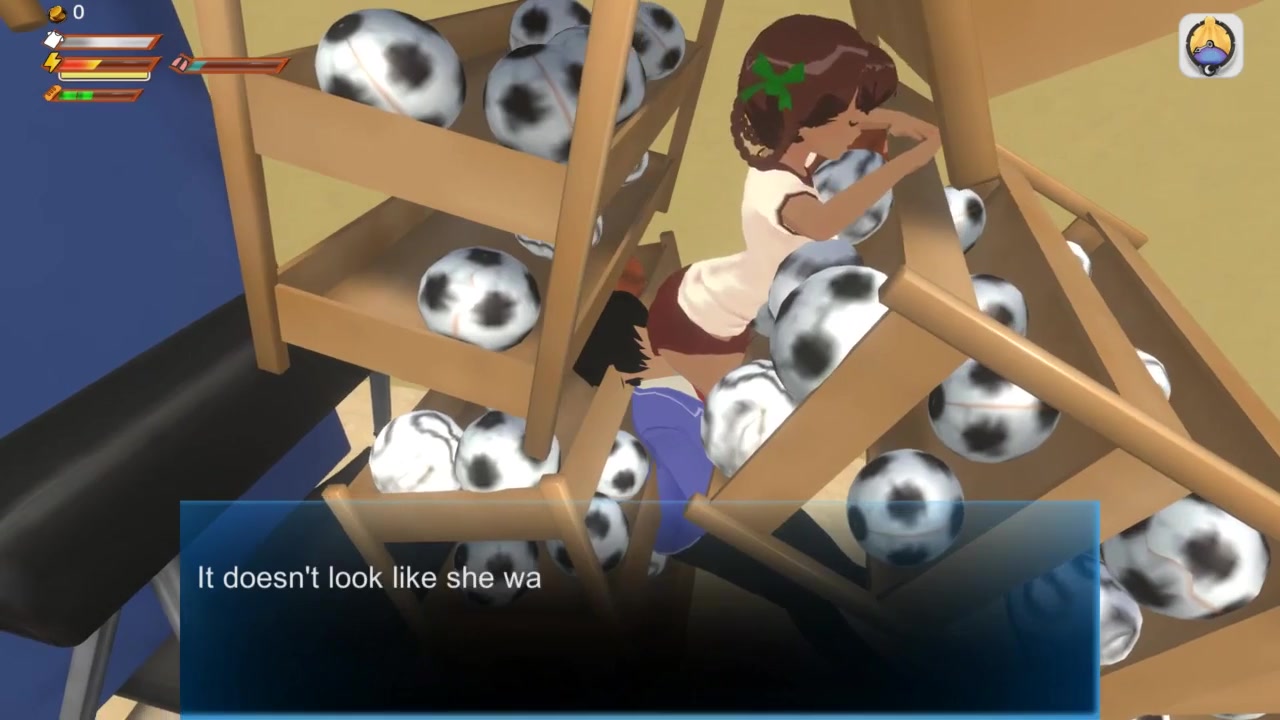Open the round character icon at top right

(x=1210, y=45)
